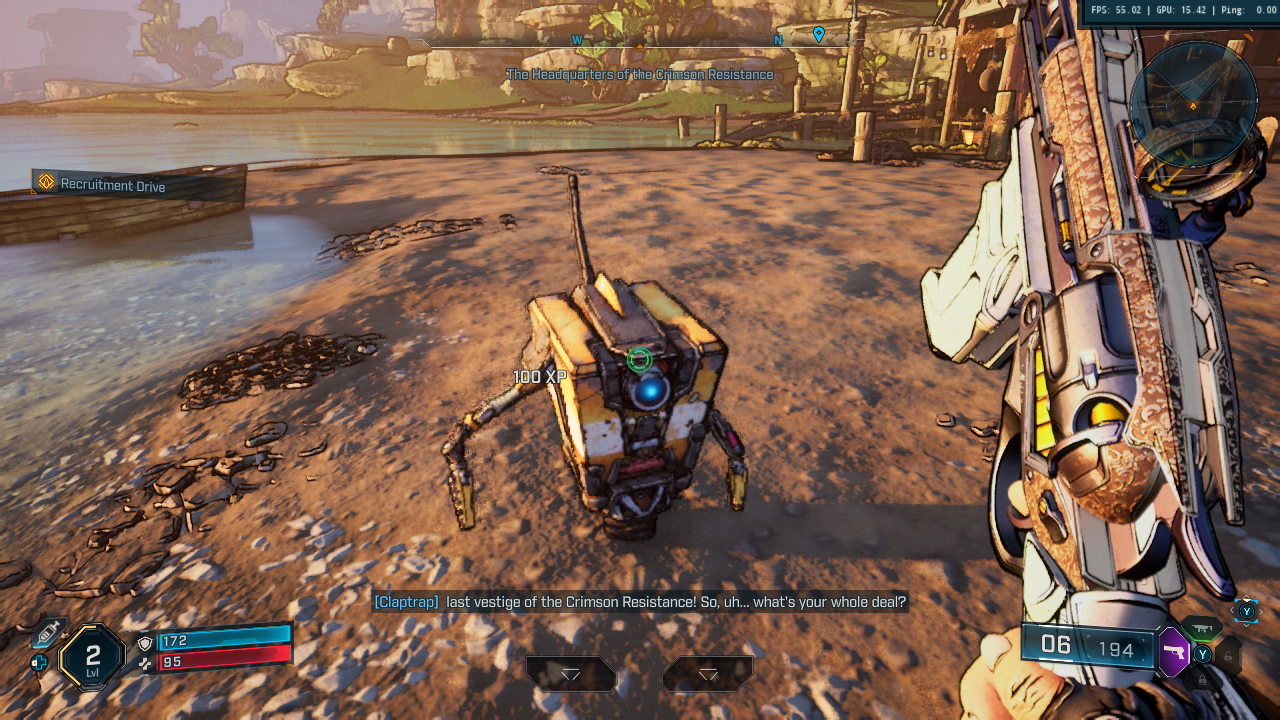The height and width of the screenshot is (720, 1280).
Task: Select the blue waypoint pin on the compass
Action: [819, 35]
